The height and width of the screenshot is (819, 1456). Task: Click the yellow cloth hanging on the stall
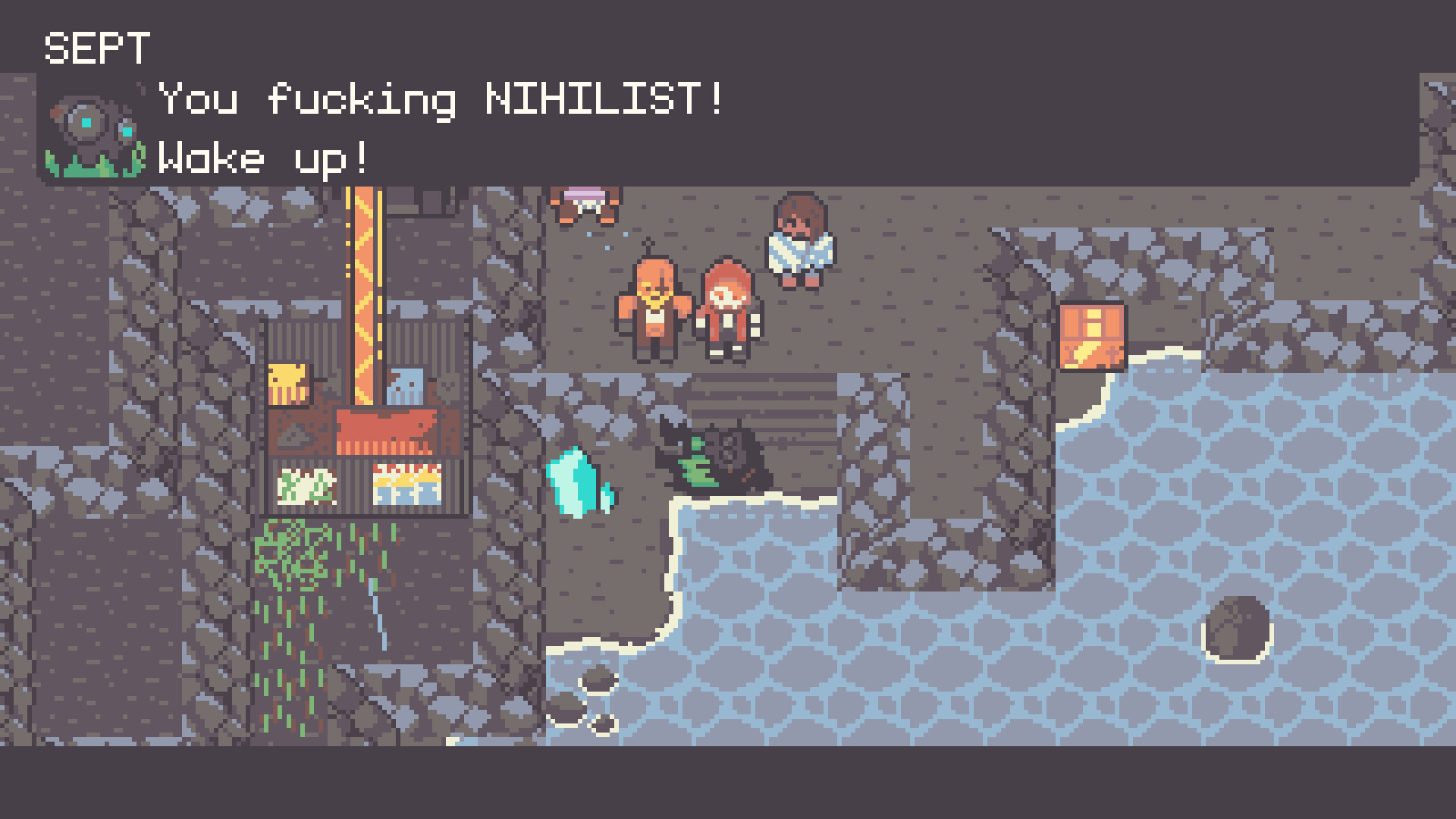pos(290,383)
